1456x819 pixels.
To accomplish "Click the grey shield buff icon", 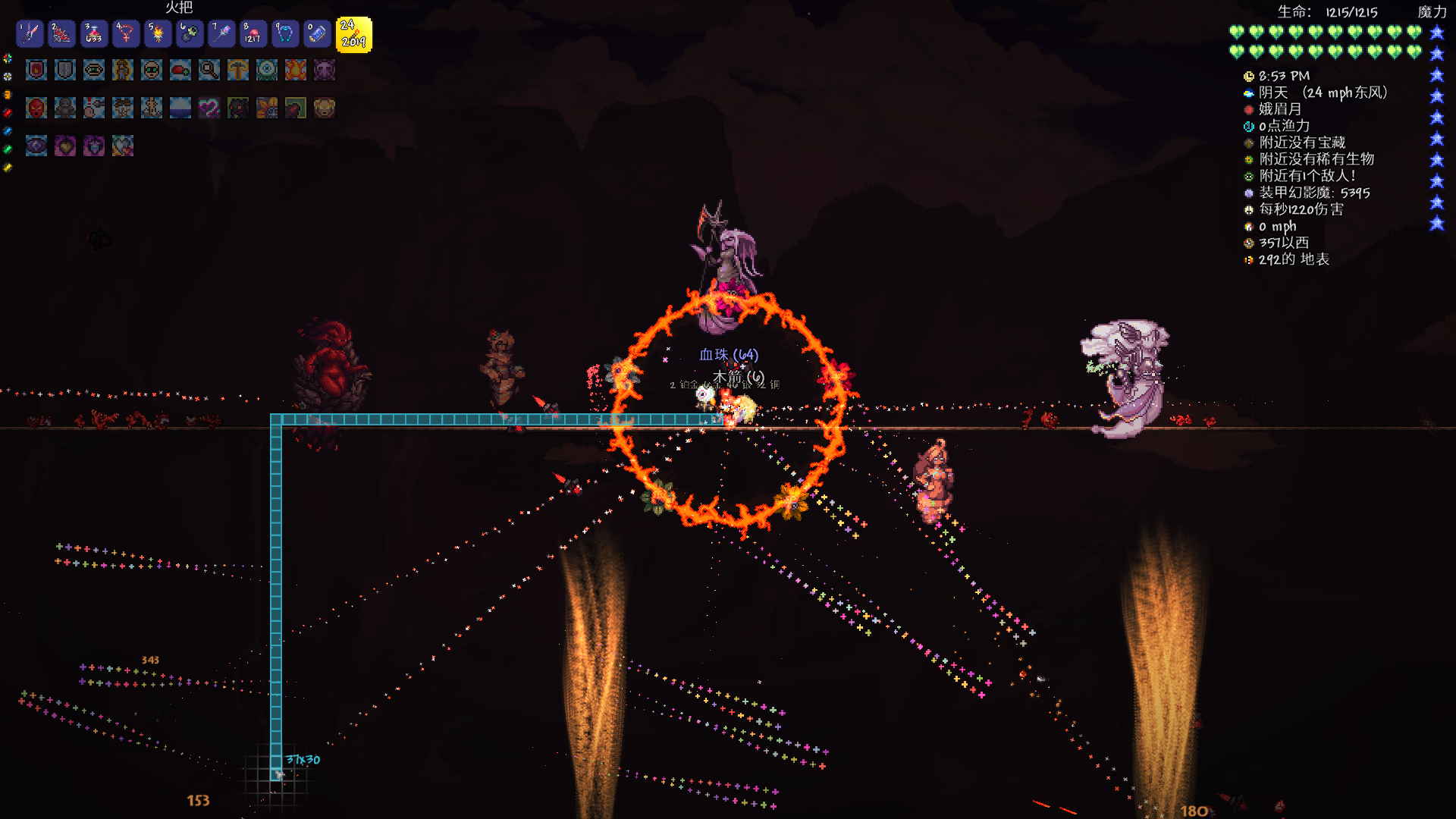I will pos(65,70).
